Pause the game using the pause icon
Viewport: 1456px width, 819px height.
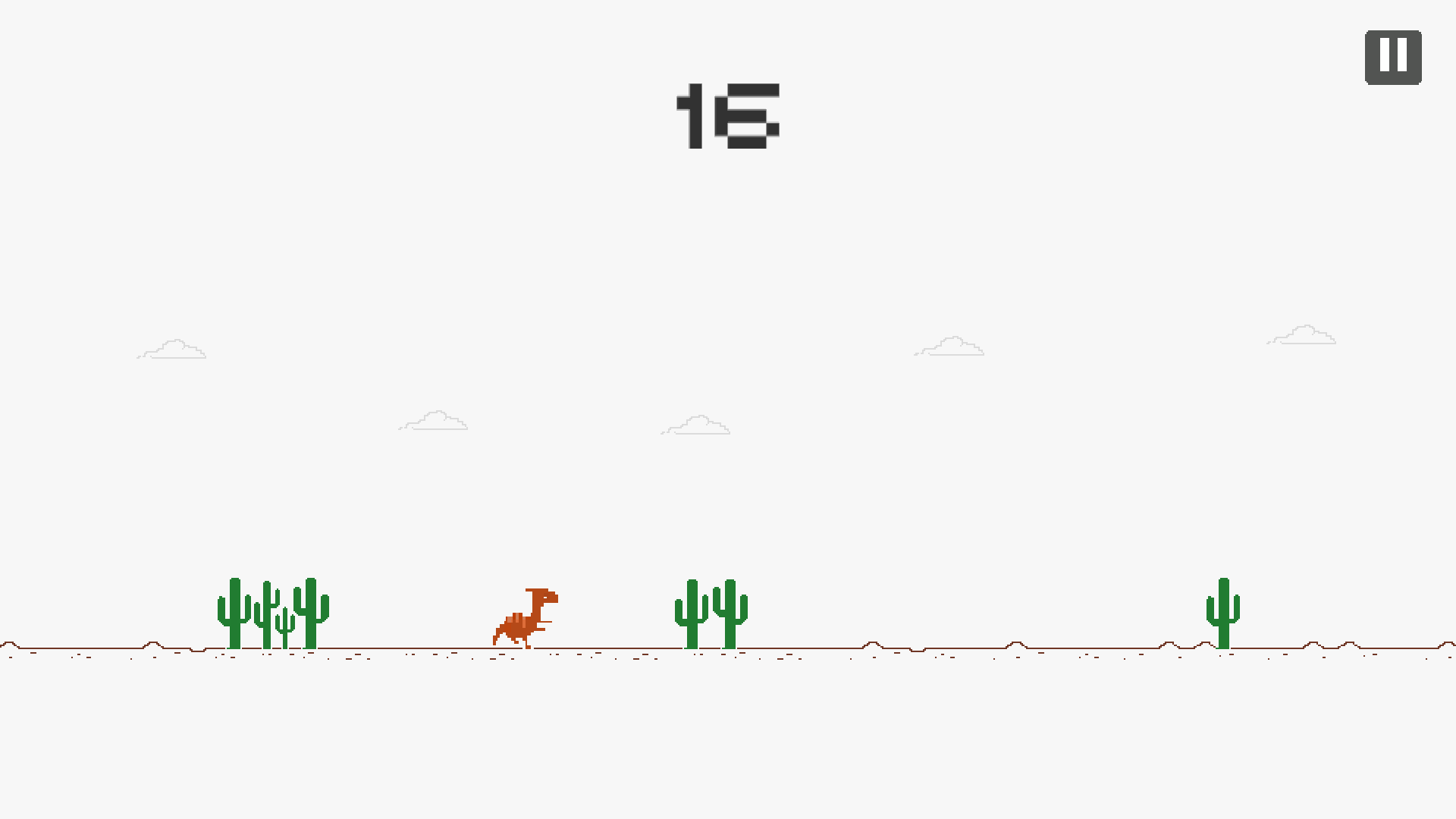[x=1393, y=56]
